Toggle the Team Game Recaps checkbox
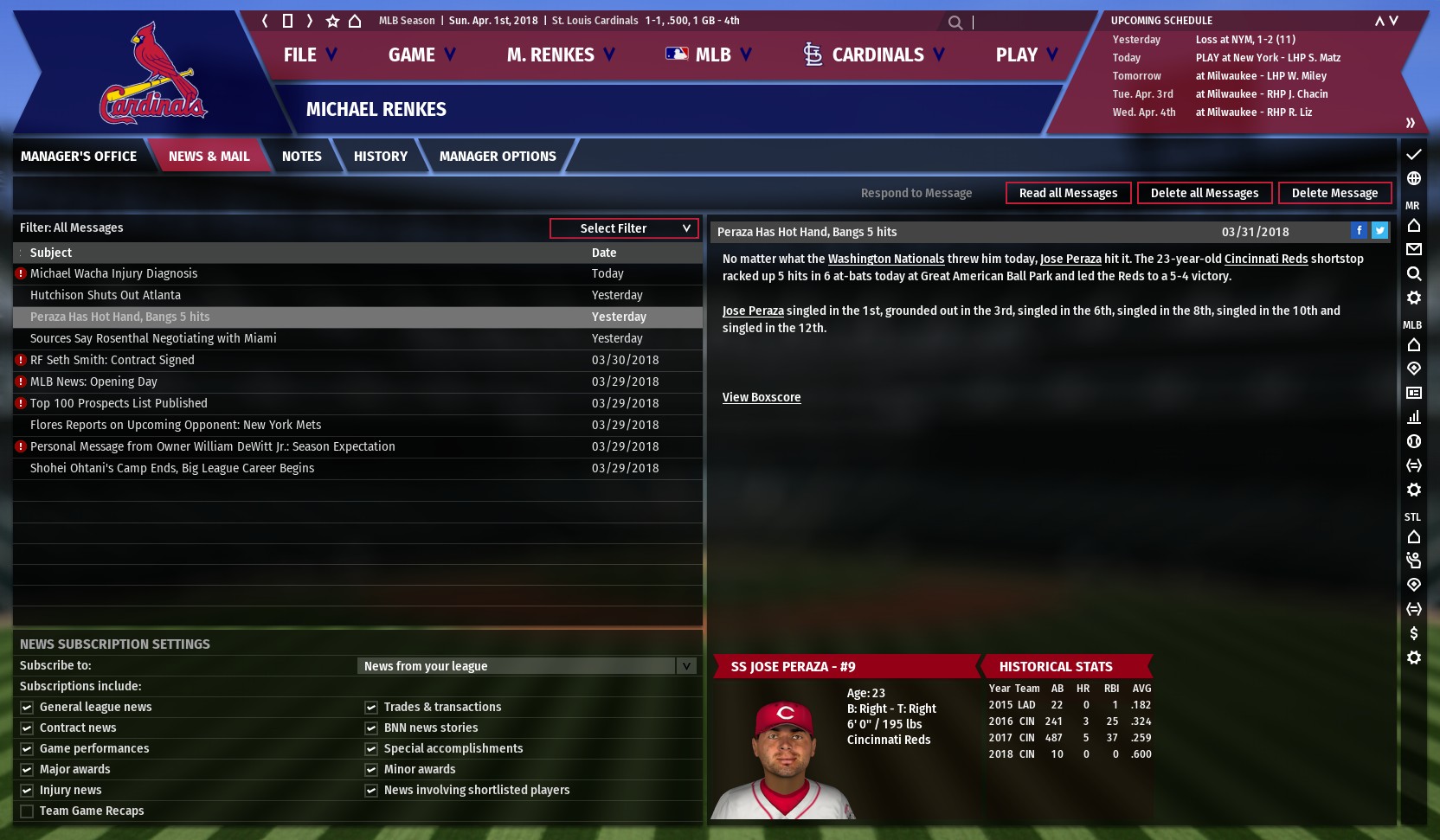Viewport: 1440px width, 840px height. pyautogui.click(x=27, y=811)
